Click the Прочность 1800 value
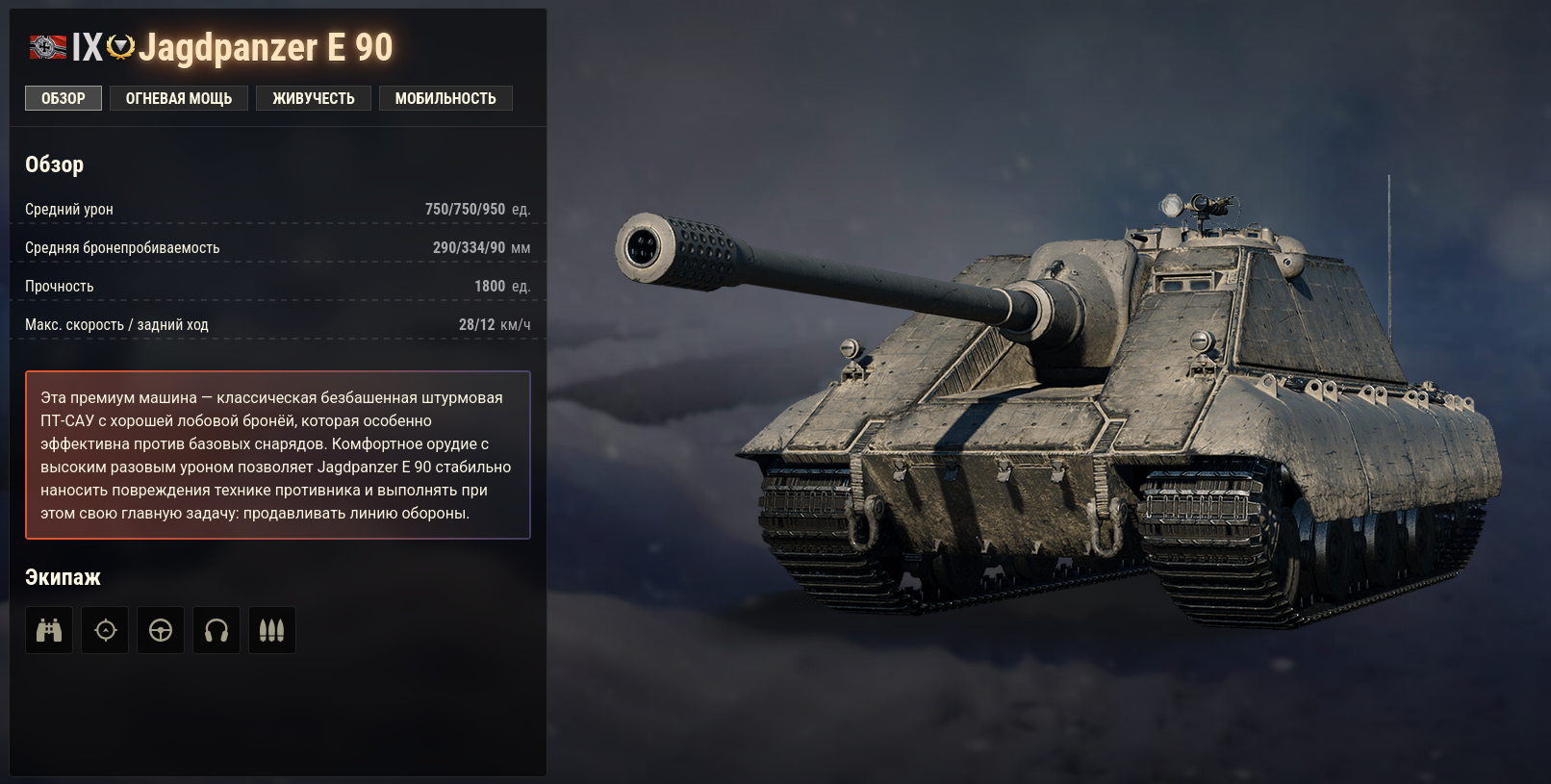This screenshot has width=1551, height=784. coord(487,286)
